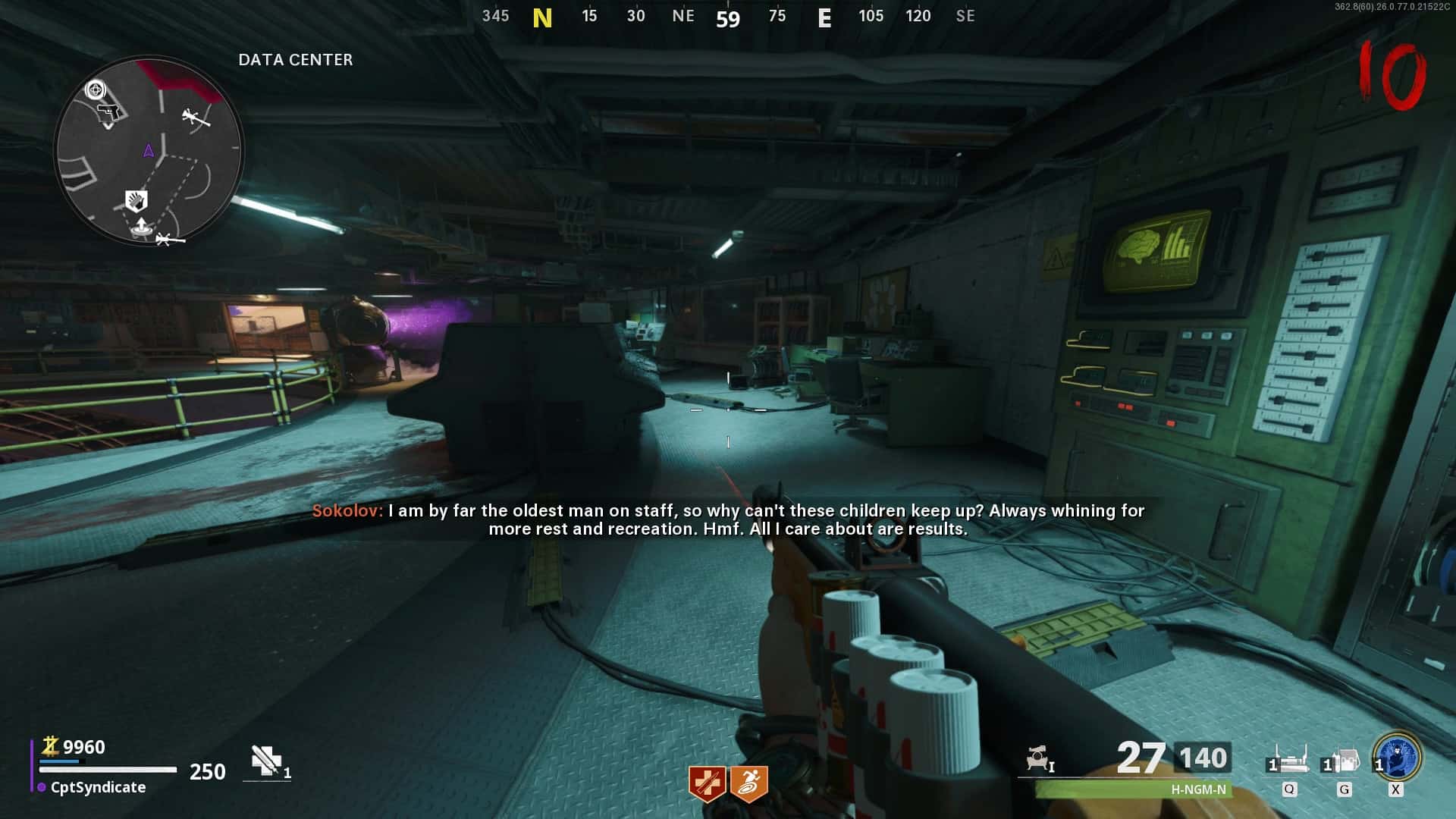1456x819 pixels.
Task: Select the Quick Revive perk icon
Action: click(707, 783)
